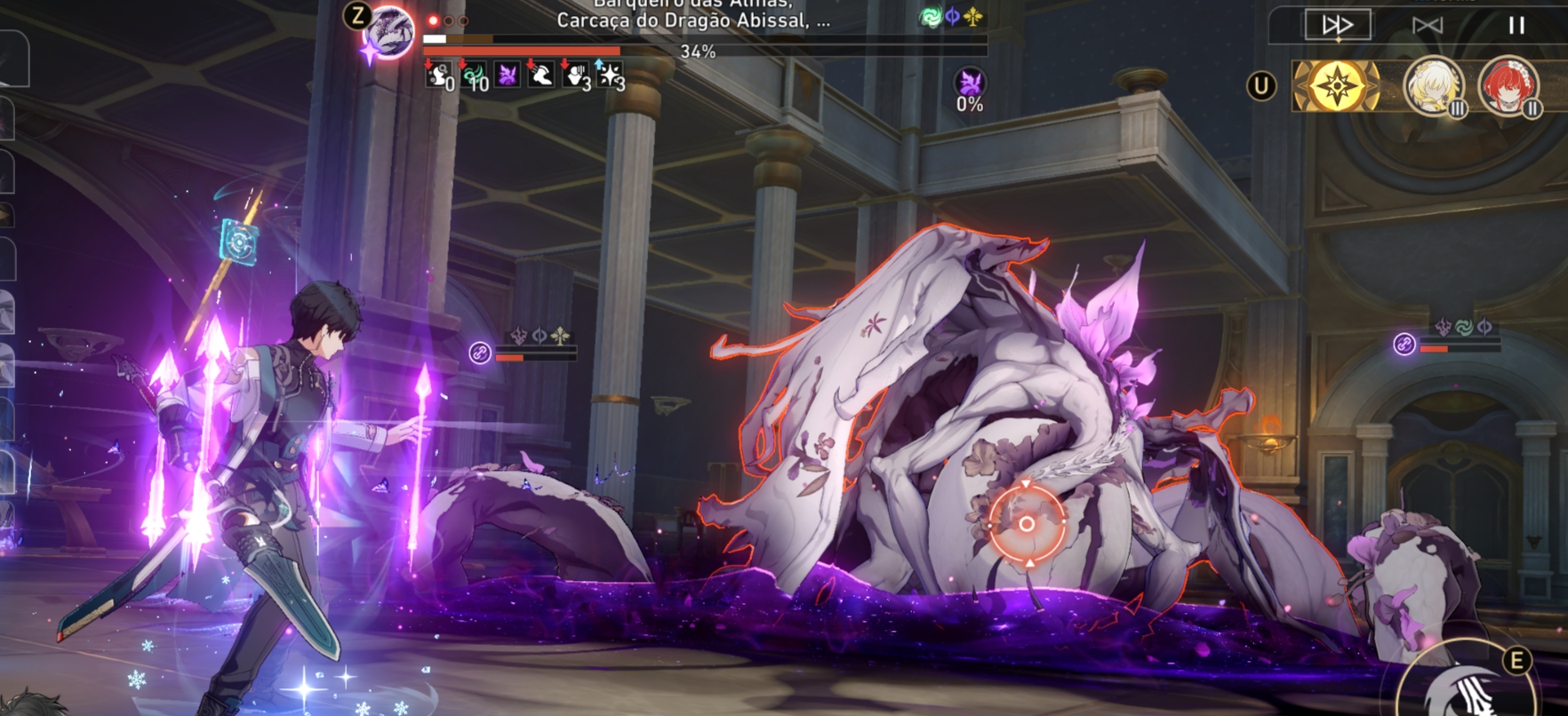Toggle the auto-battle button

tap(1427, 25)
